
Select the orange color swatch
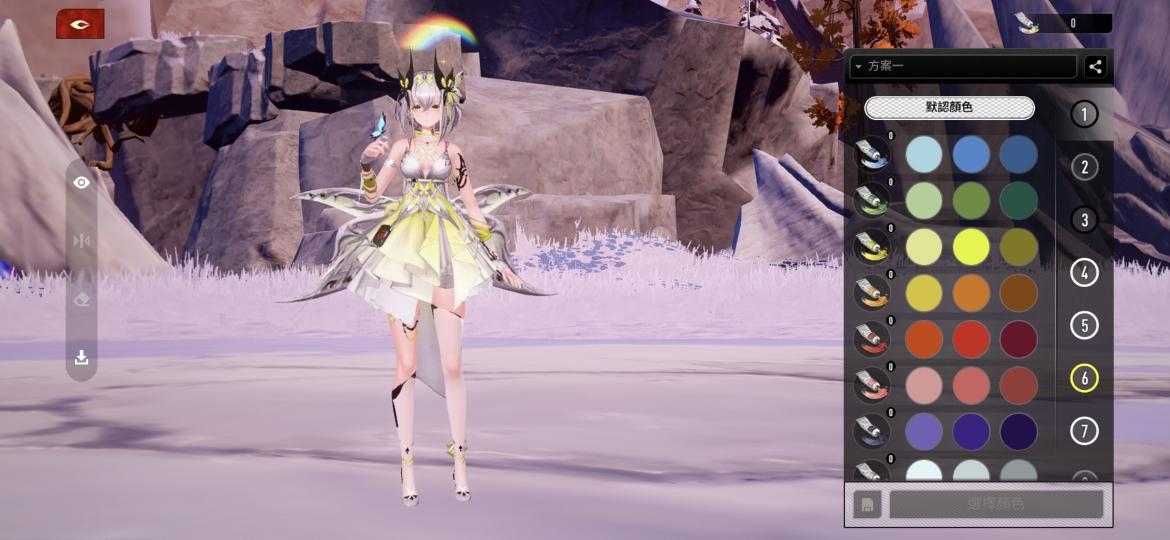(x=971, y=293)
